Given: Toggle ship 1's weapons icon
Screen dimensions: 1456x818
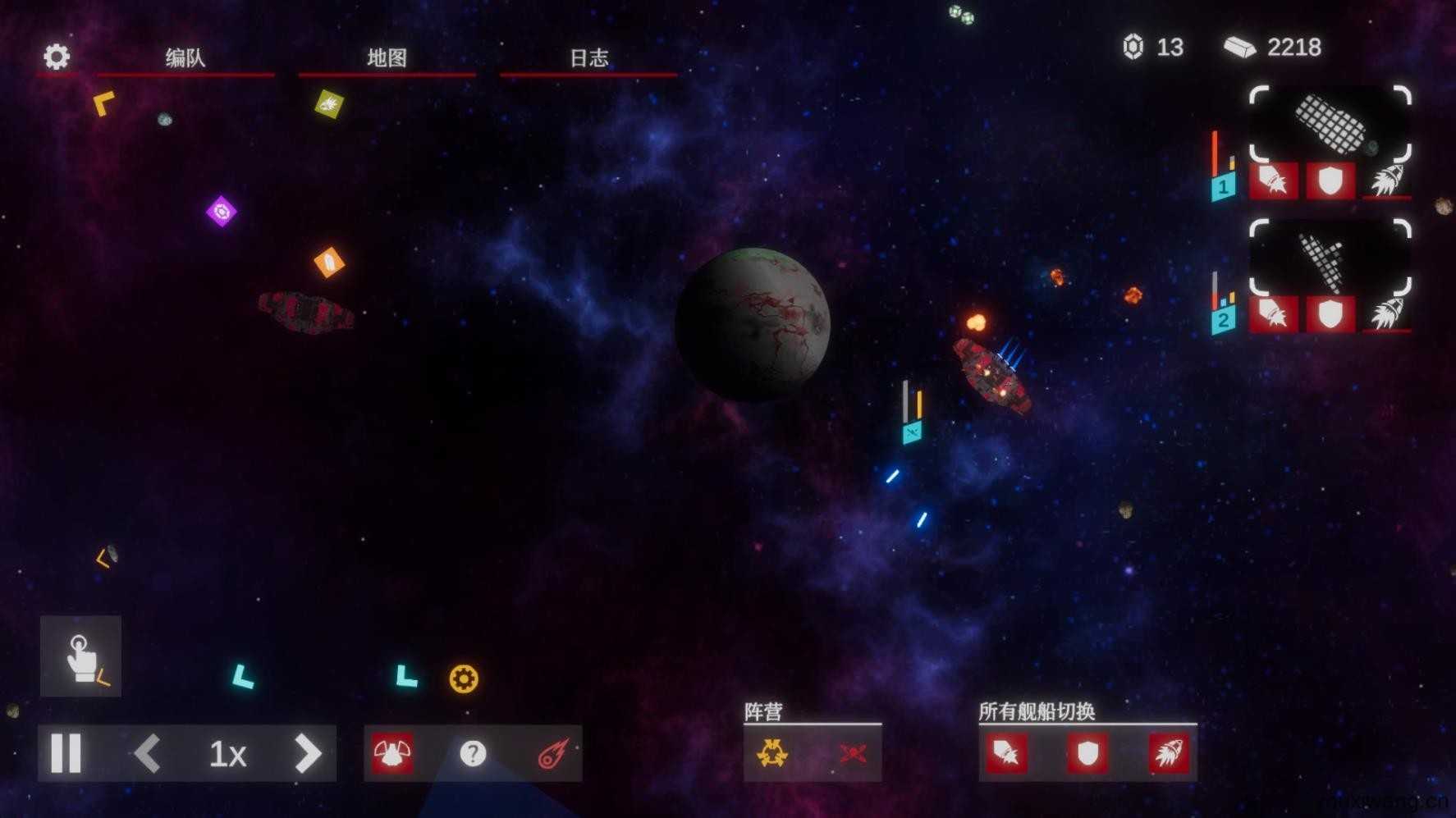Looking at the screenshot, I should pos(1273,181).
